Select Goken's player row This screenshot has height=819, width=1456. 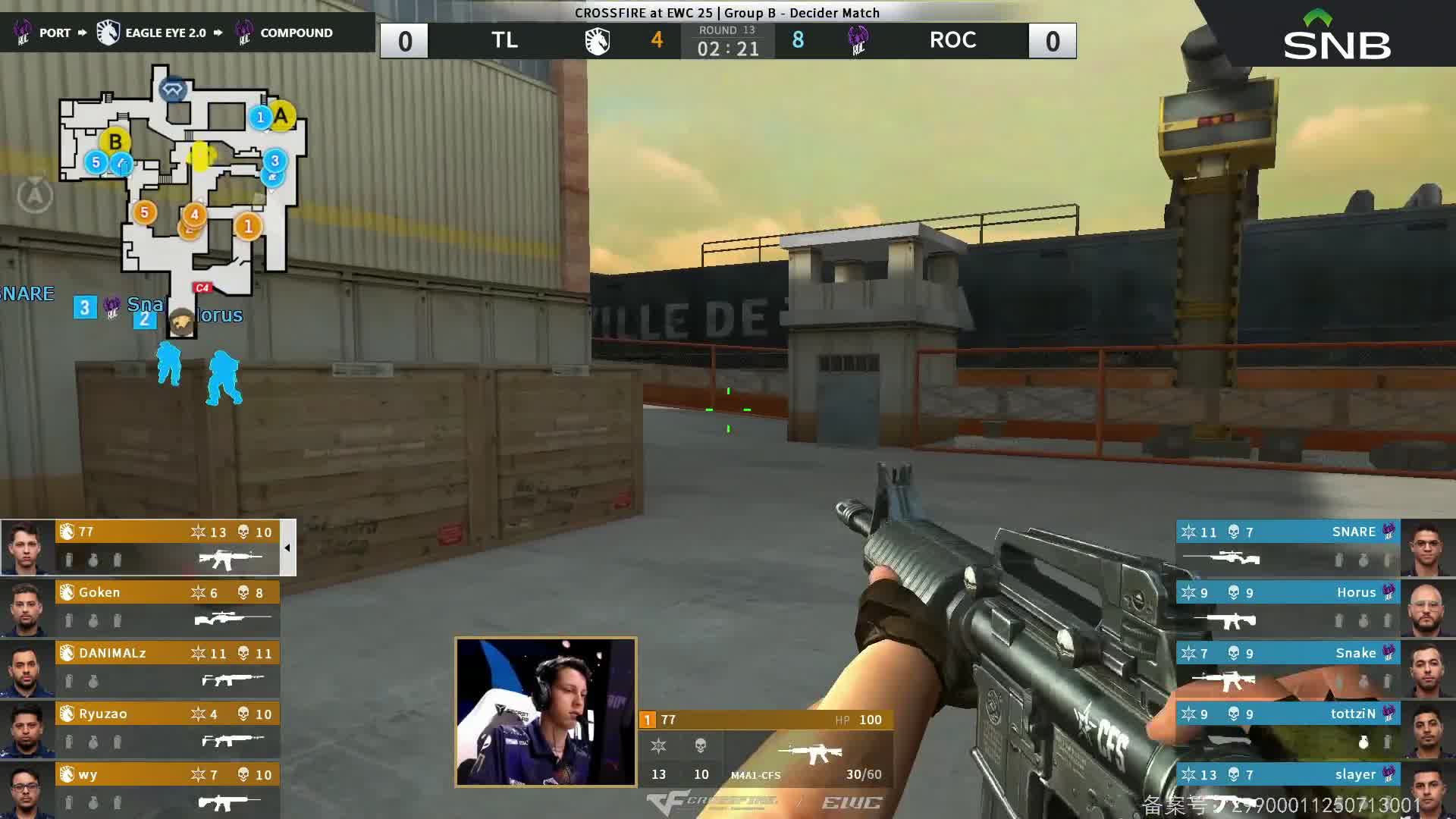pos(167,607)
